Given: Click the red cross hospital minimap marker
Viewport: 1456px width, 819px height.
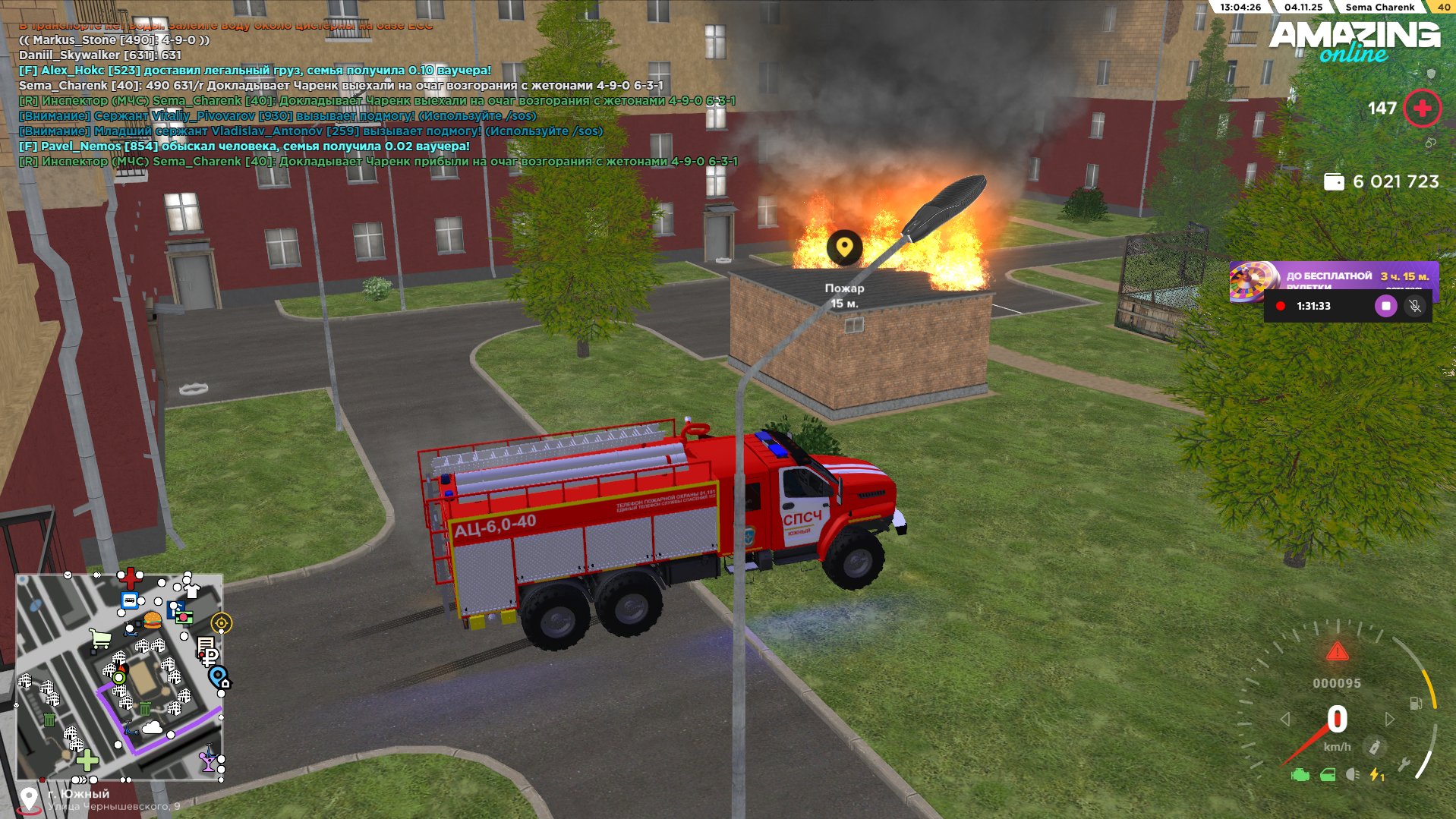Looking at the screenshot, I should click(130, 578).
